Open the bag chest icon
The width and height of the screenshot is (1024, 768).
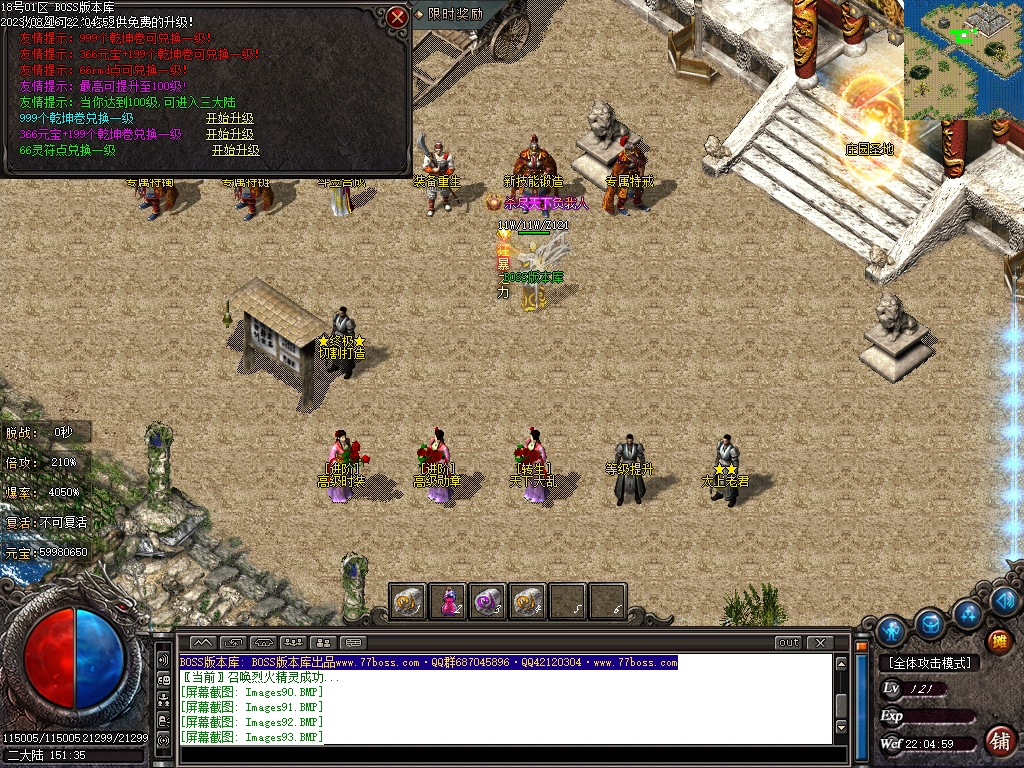tap(930, 624)
